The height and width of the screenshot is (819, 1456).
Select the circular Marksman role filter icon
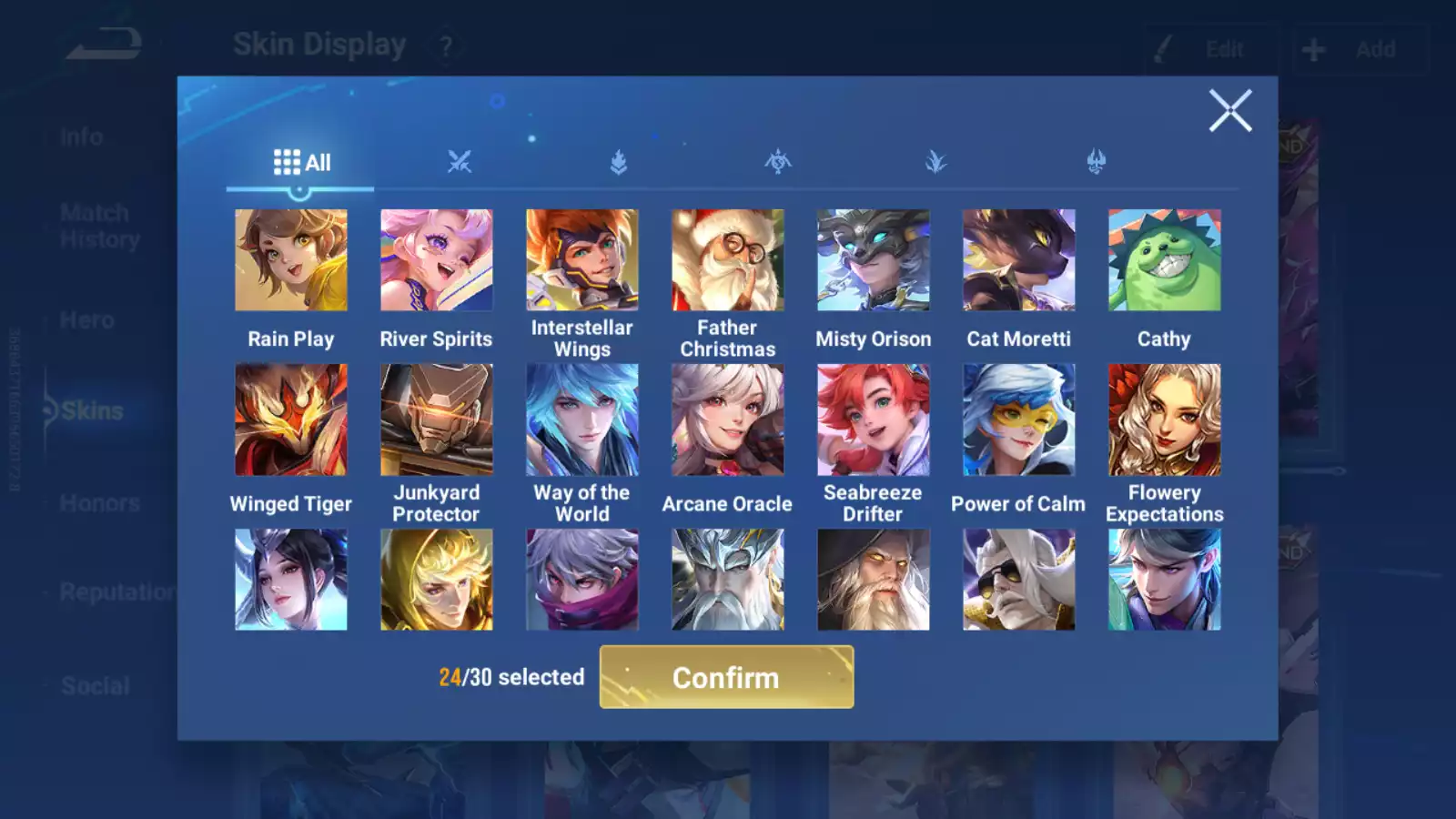coord(778,160)
